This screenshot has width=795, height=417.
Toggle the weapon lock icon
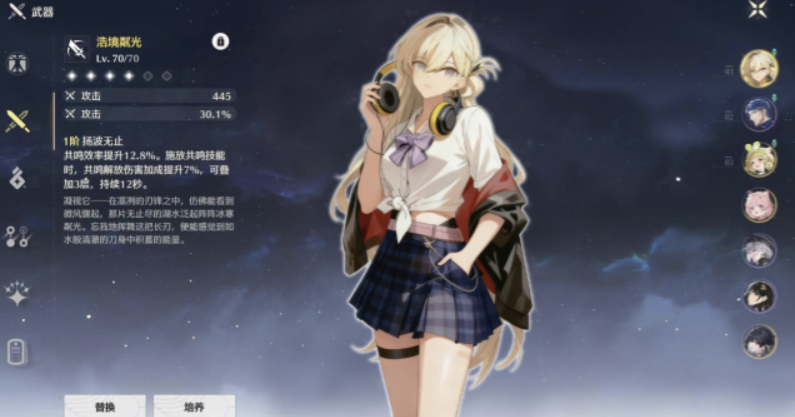pos(220,42)
